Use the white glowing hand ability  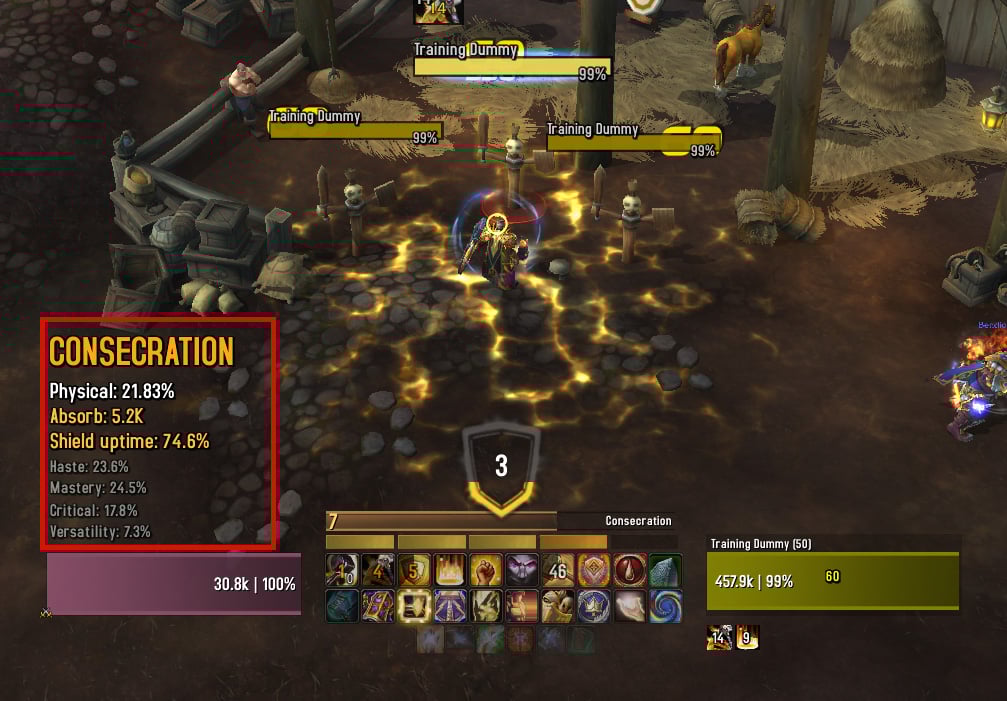[629, 606]
